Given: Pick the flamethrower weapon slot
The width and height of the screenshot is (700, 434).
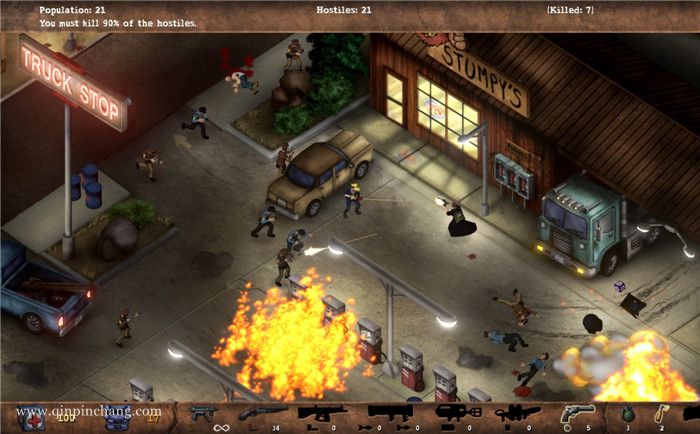Looking at the screenshot, I should coord(458,412).
